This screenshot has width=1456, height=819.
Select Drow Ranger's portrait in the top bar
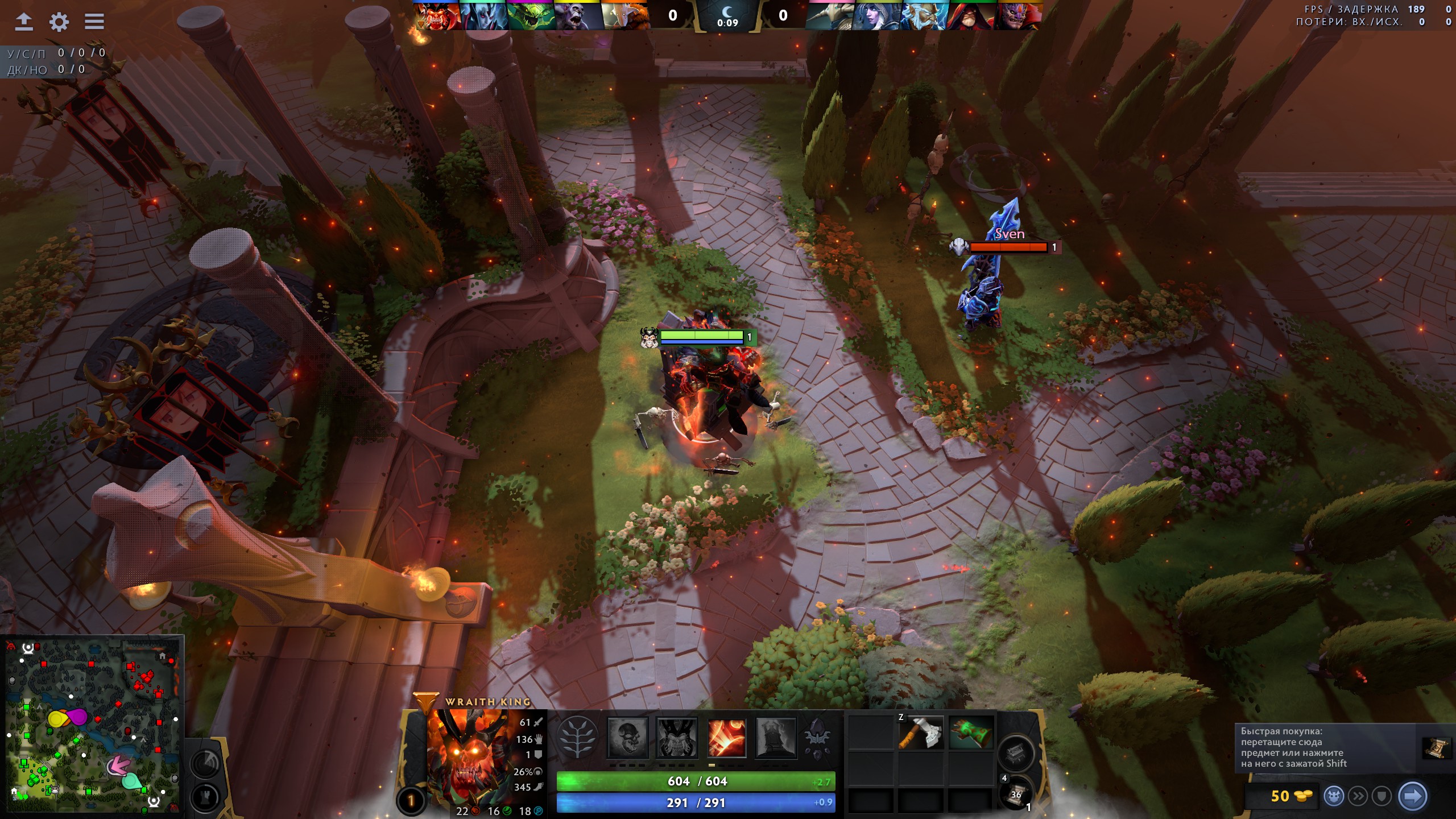(874, 16)
